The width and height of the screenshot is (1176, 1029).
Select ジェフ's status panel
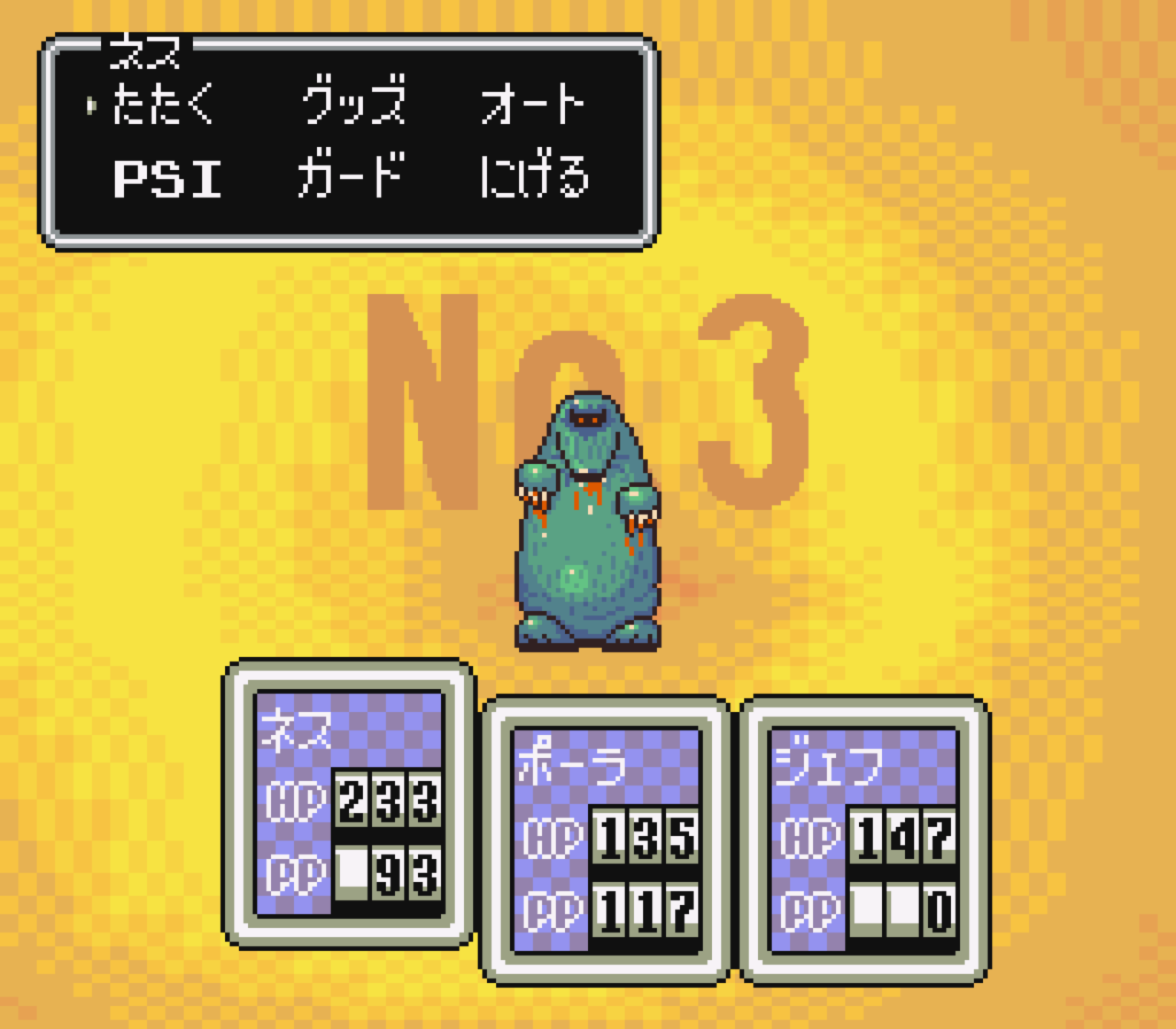coord(864,840)
